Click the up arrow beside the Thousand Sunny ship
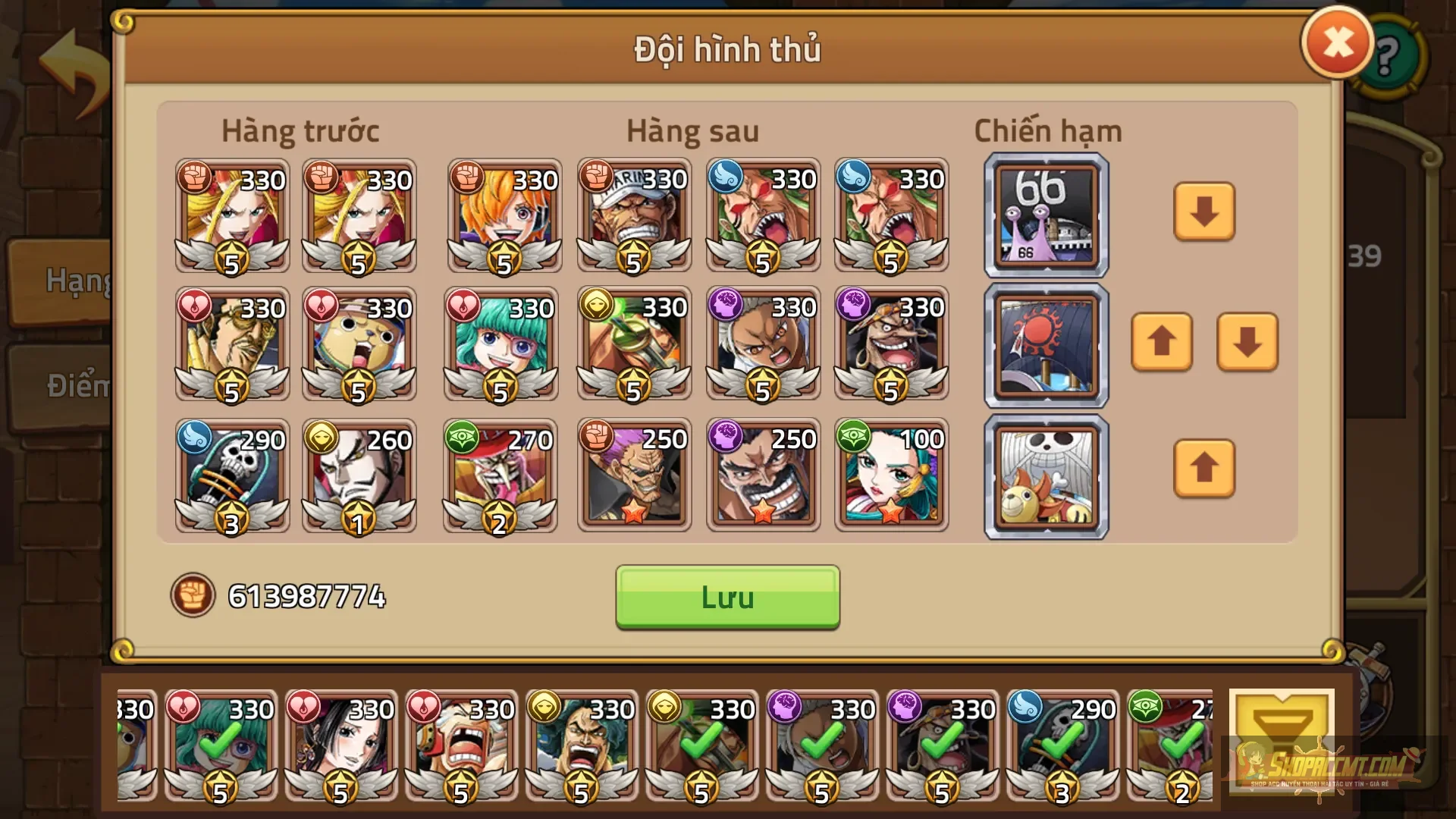1456x819 pixels. click(1204, 469)
